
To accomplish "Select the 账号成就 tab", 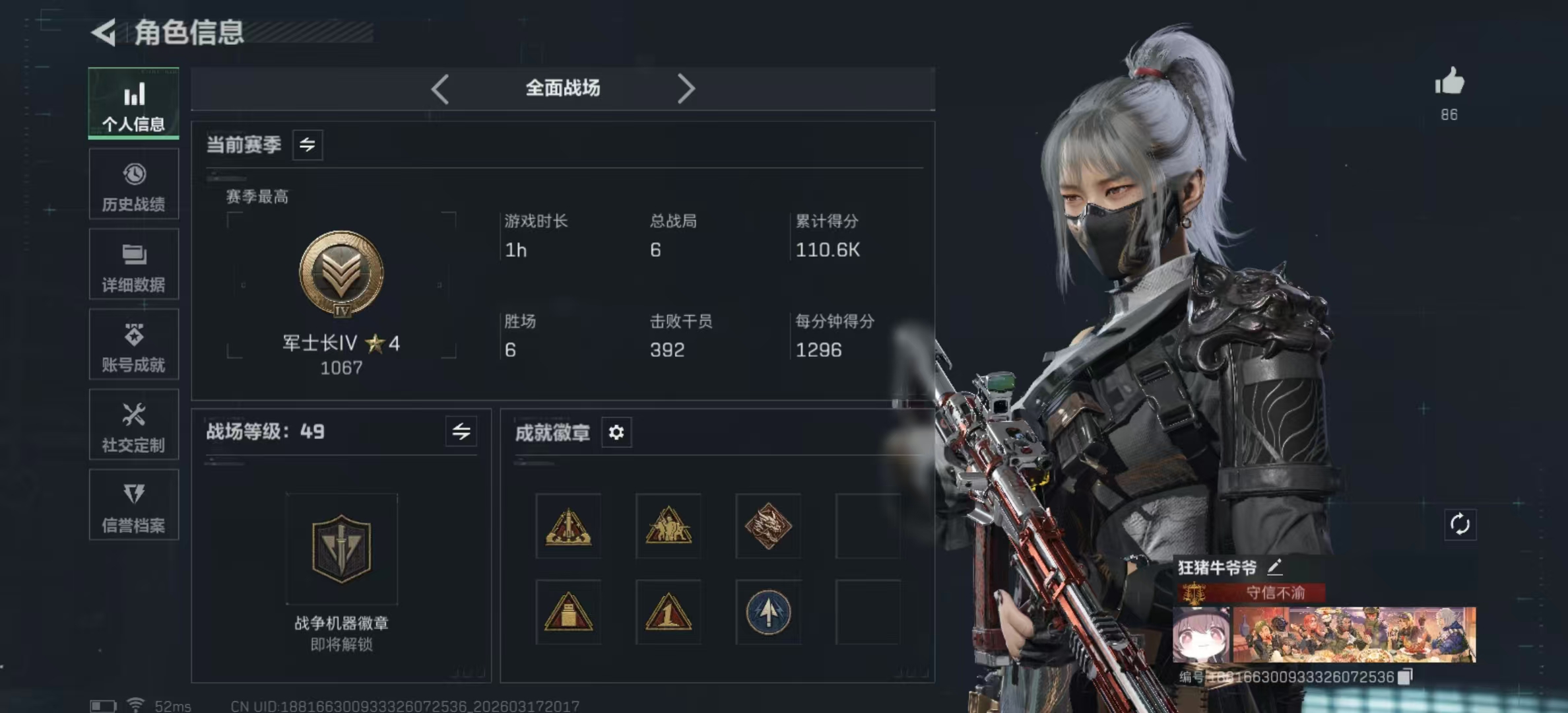I will pos(133,345).
